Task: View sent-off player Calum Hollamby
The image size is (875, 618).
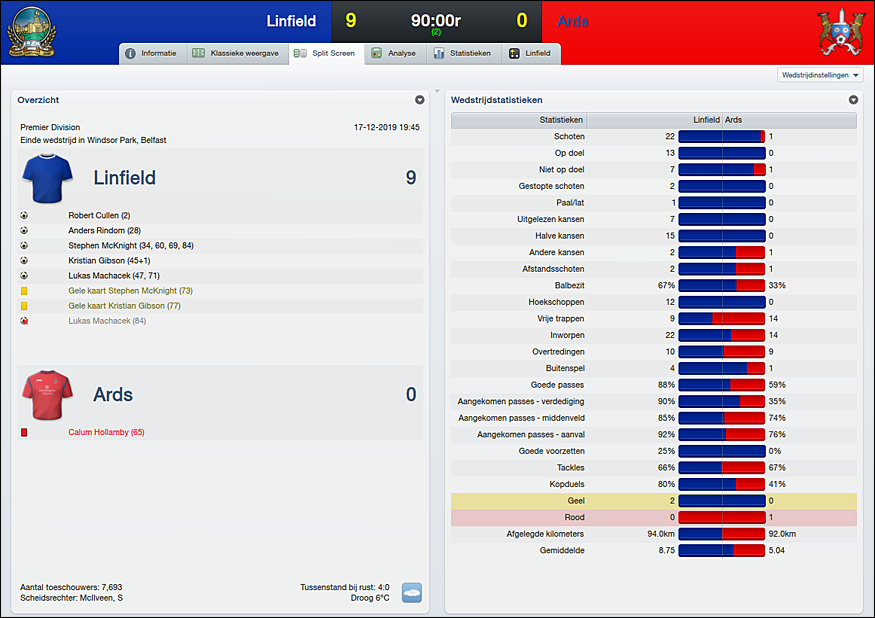Action: 106,432
